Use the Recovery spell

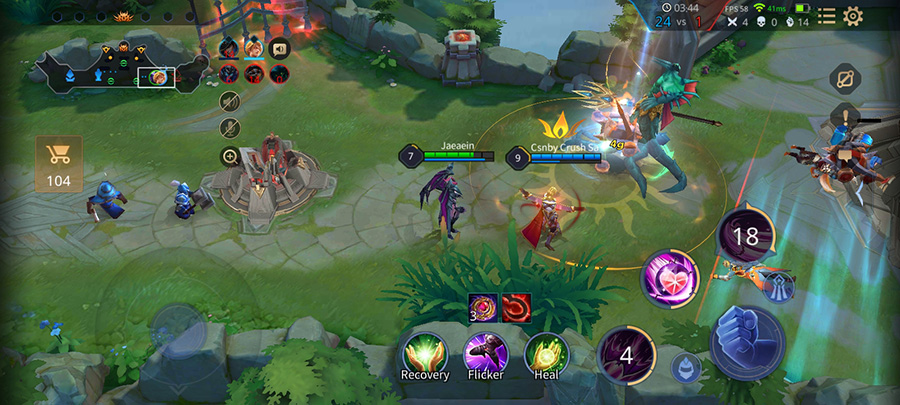(x=424, y=354)
